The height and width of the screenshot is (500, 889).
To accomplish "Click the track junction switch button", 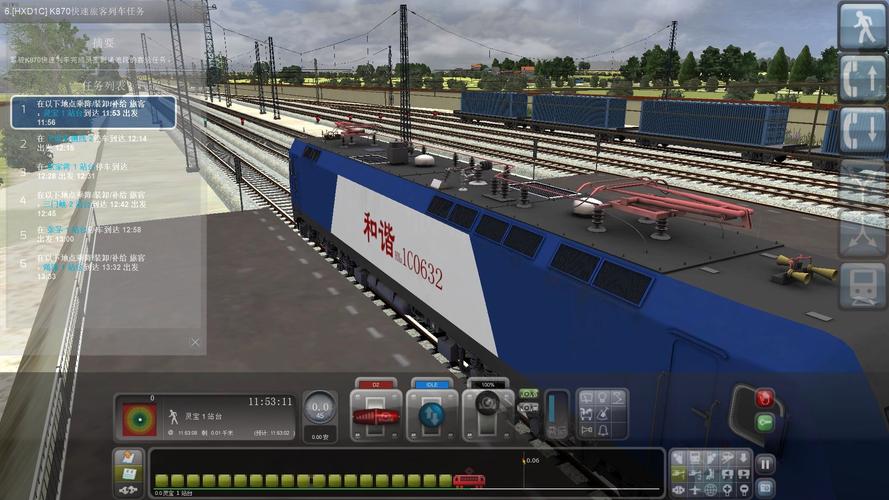I will (862, 233).
